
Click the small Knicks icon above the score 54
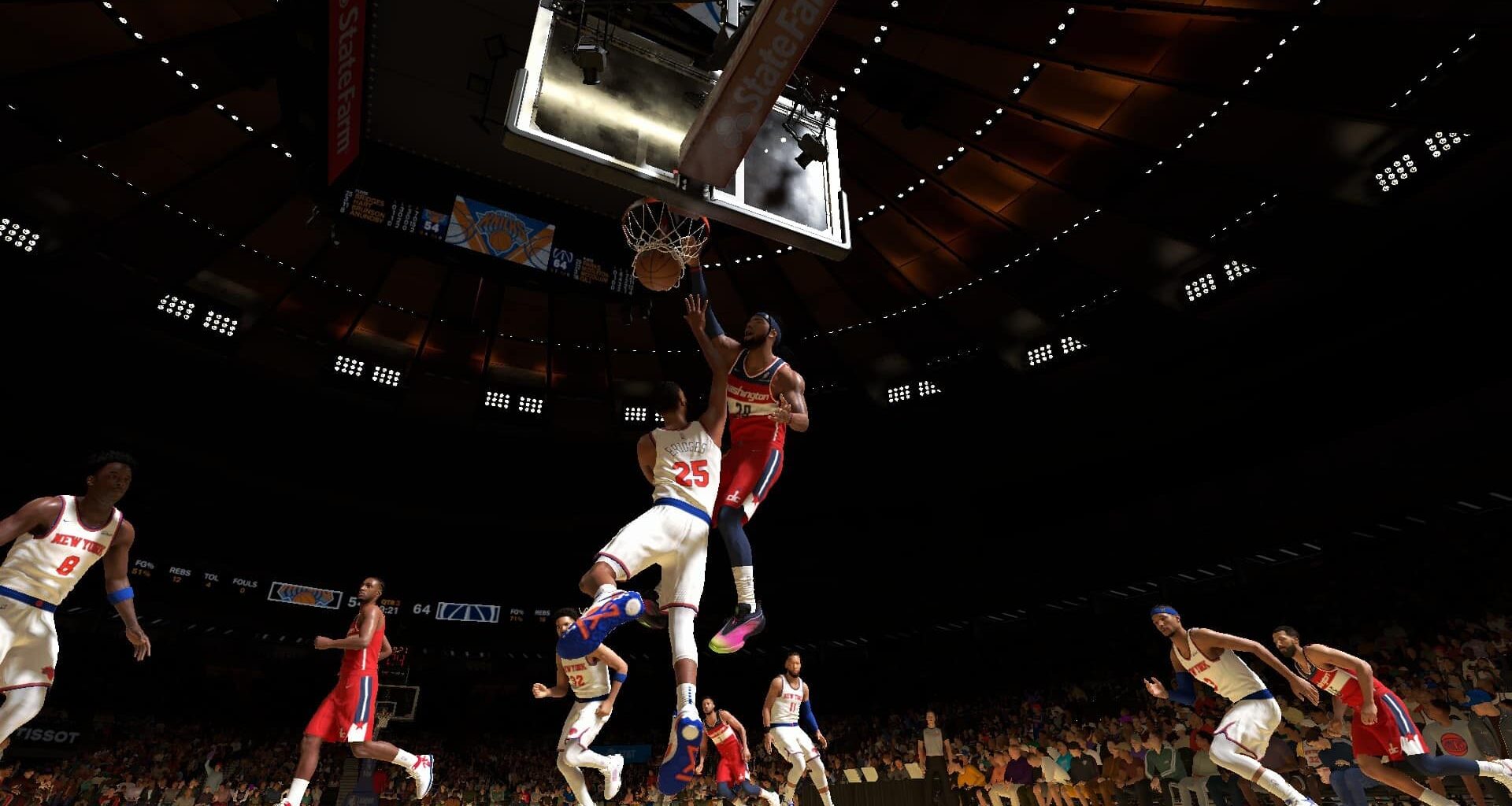(434, 216)
